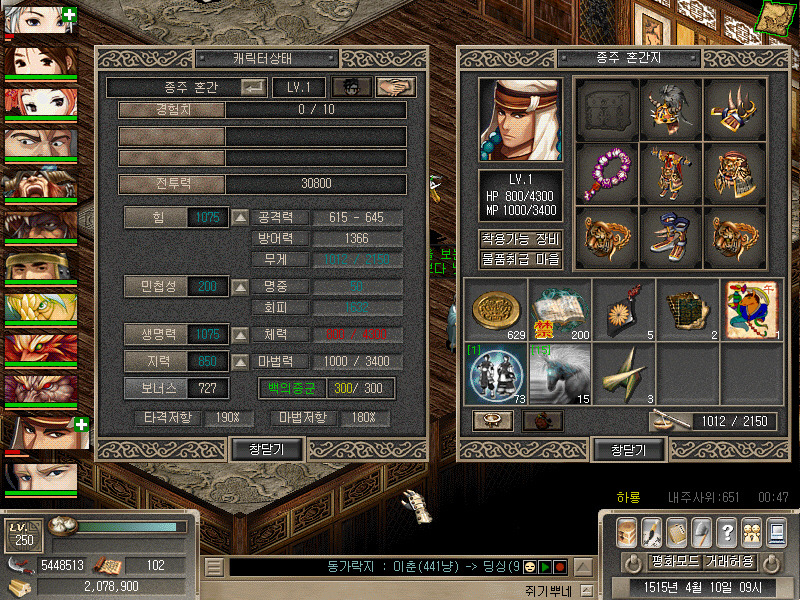Image resolution: width=800 pixels, height=600 pixels.
Task: Close the inventory window (창닫기)
Action: click(x=629, y=450)
